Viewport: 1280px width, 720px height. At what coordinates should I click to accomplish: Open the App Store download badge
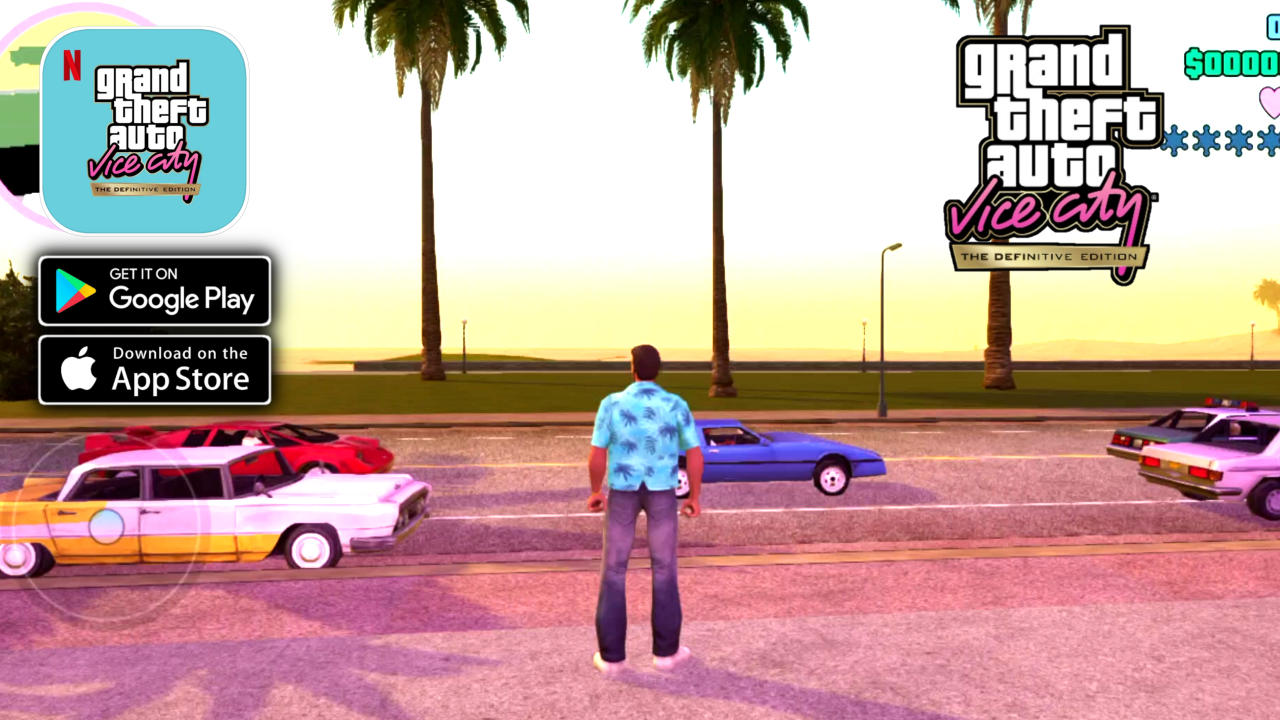coord(155,368)
